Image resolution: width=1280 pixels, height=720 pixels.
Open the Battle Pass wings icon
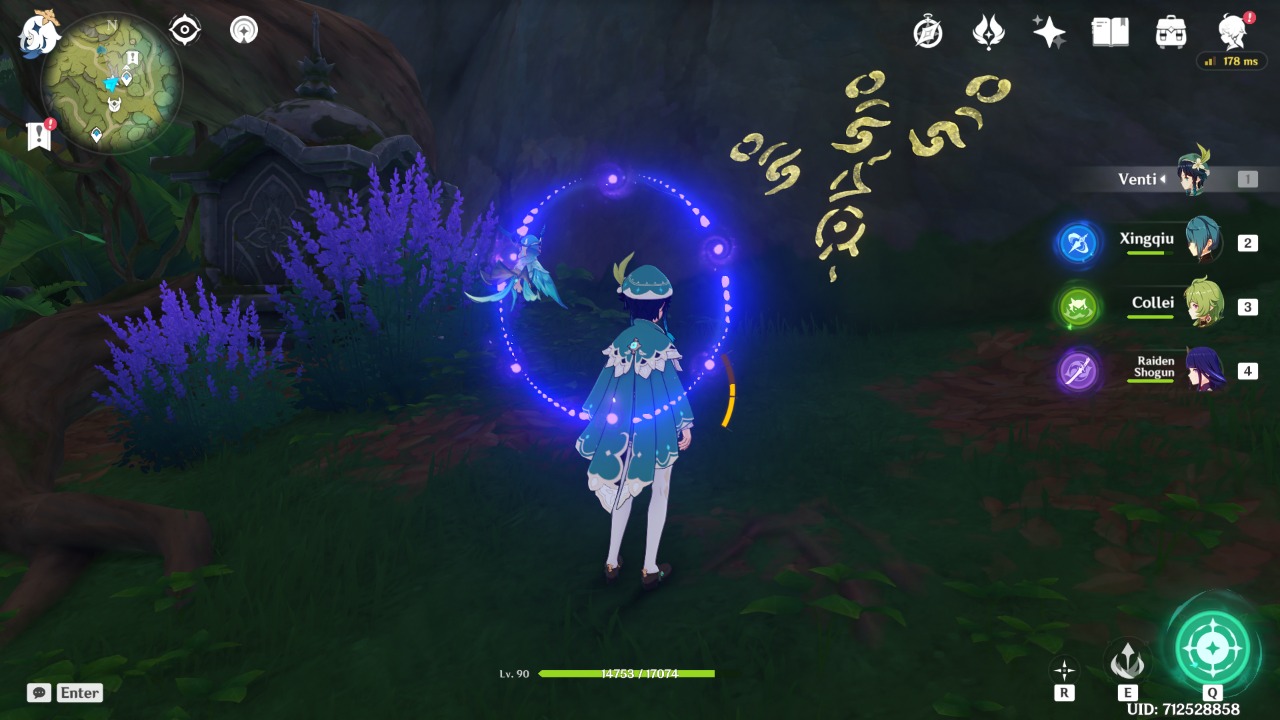[990, 31]
